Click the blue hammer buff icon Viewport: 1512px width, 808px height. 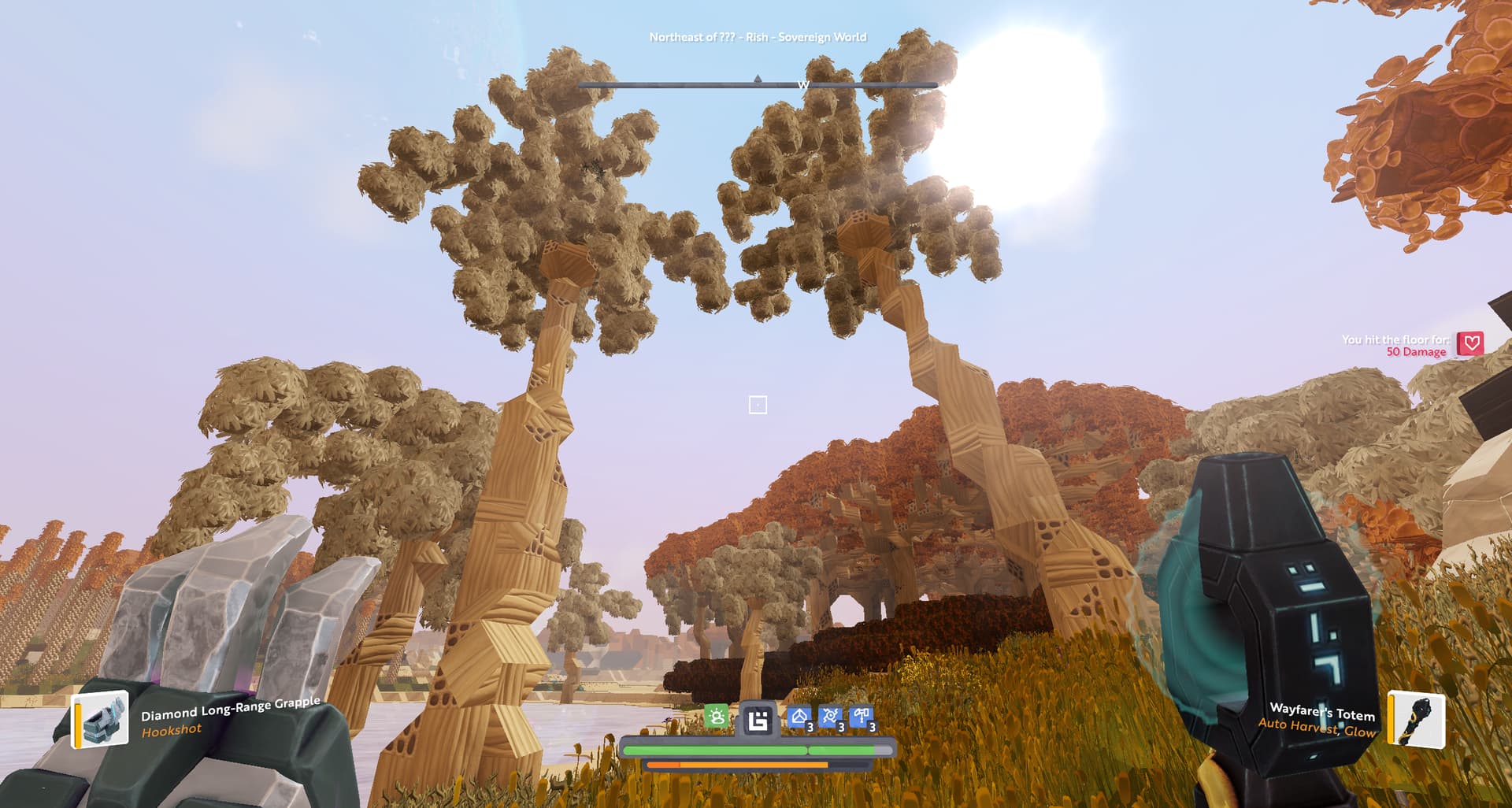862,717
